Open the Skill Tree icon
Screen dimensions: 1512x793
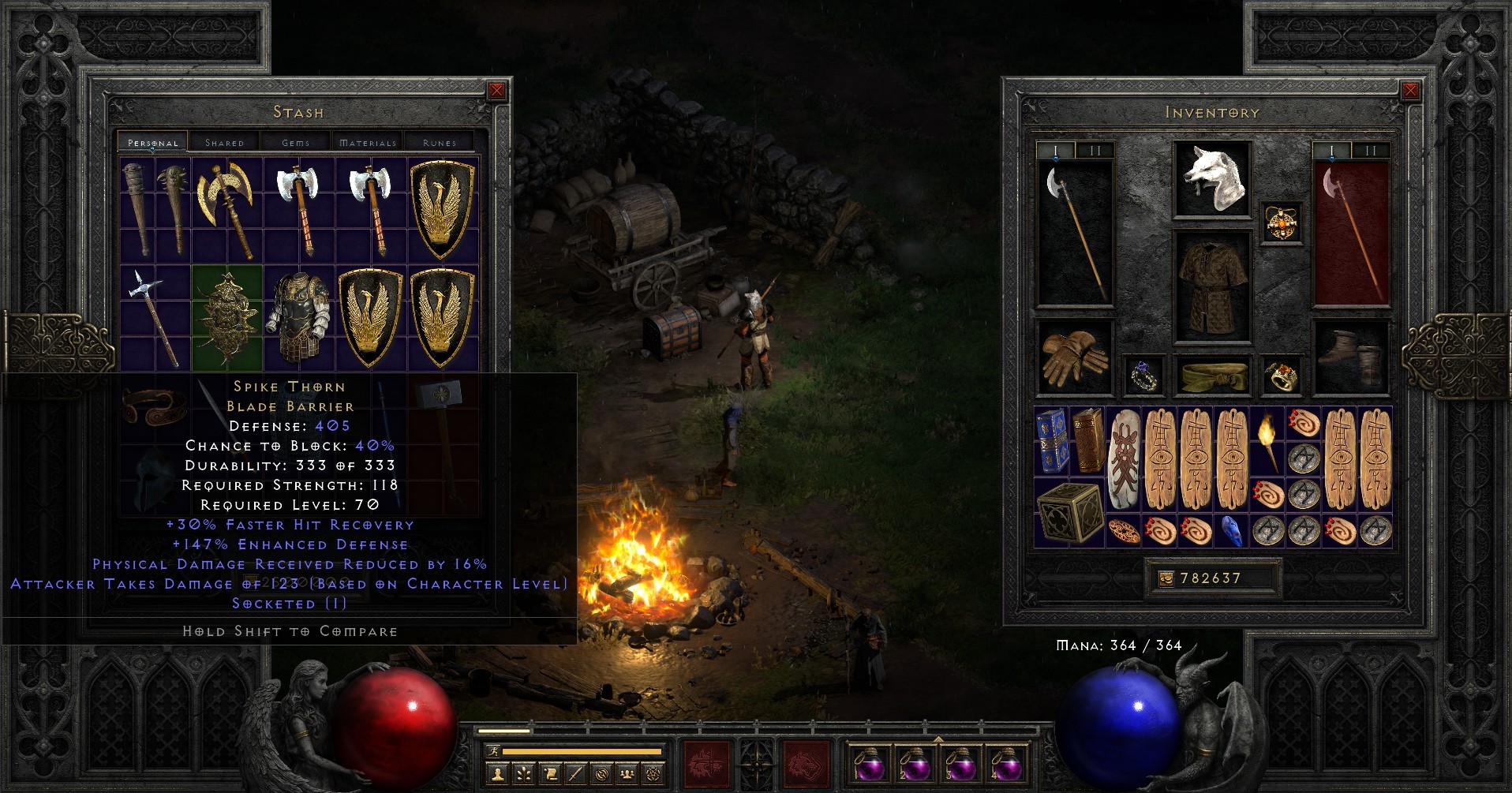(524, 774)
